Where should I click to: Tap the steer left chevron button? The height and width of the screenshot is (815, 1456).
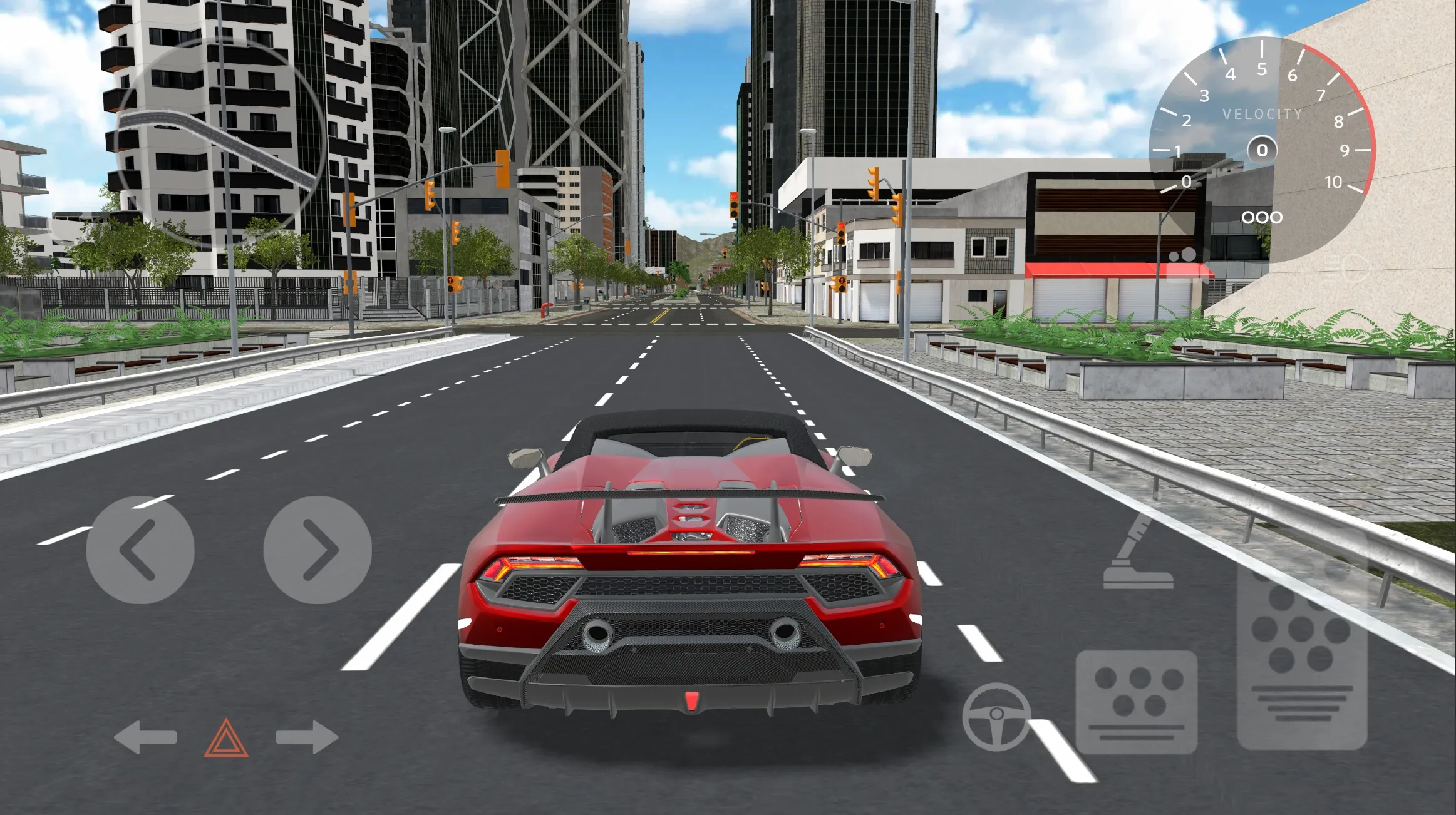(x=140, y=550)
